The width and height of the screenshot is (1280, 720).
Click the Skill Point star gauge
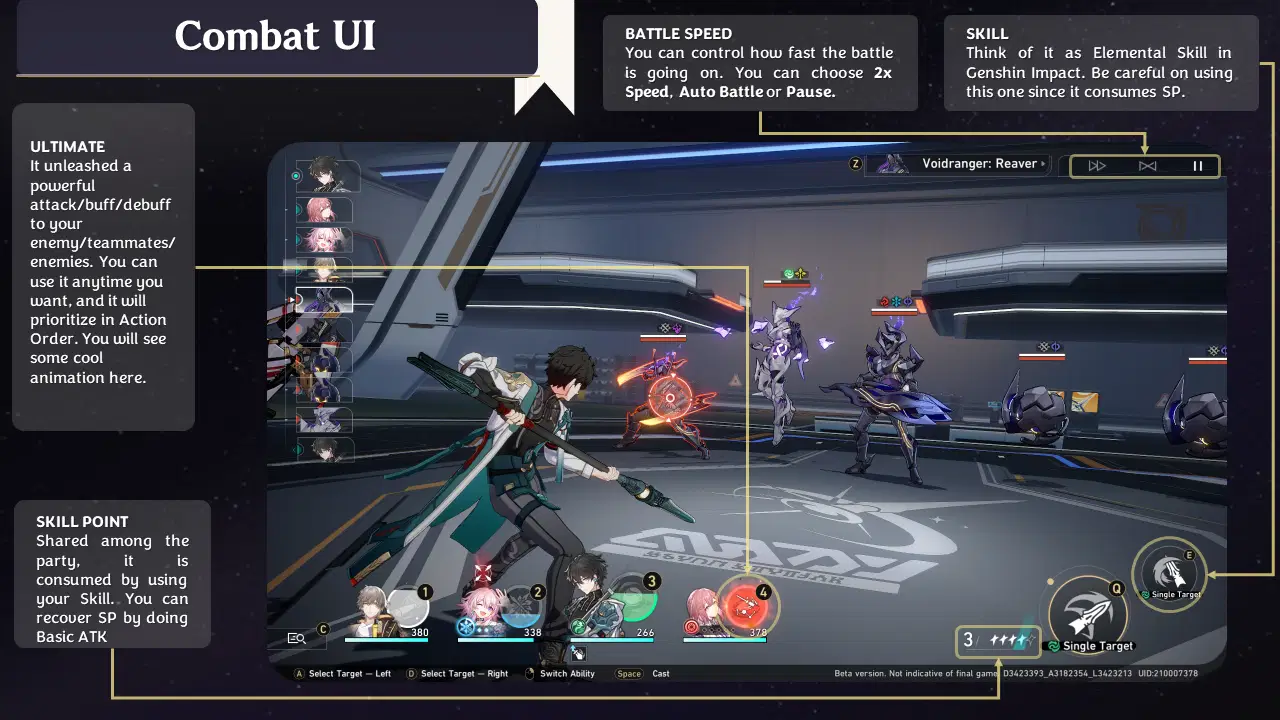tap(997, 641)
